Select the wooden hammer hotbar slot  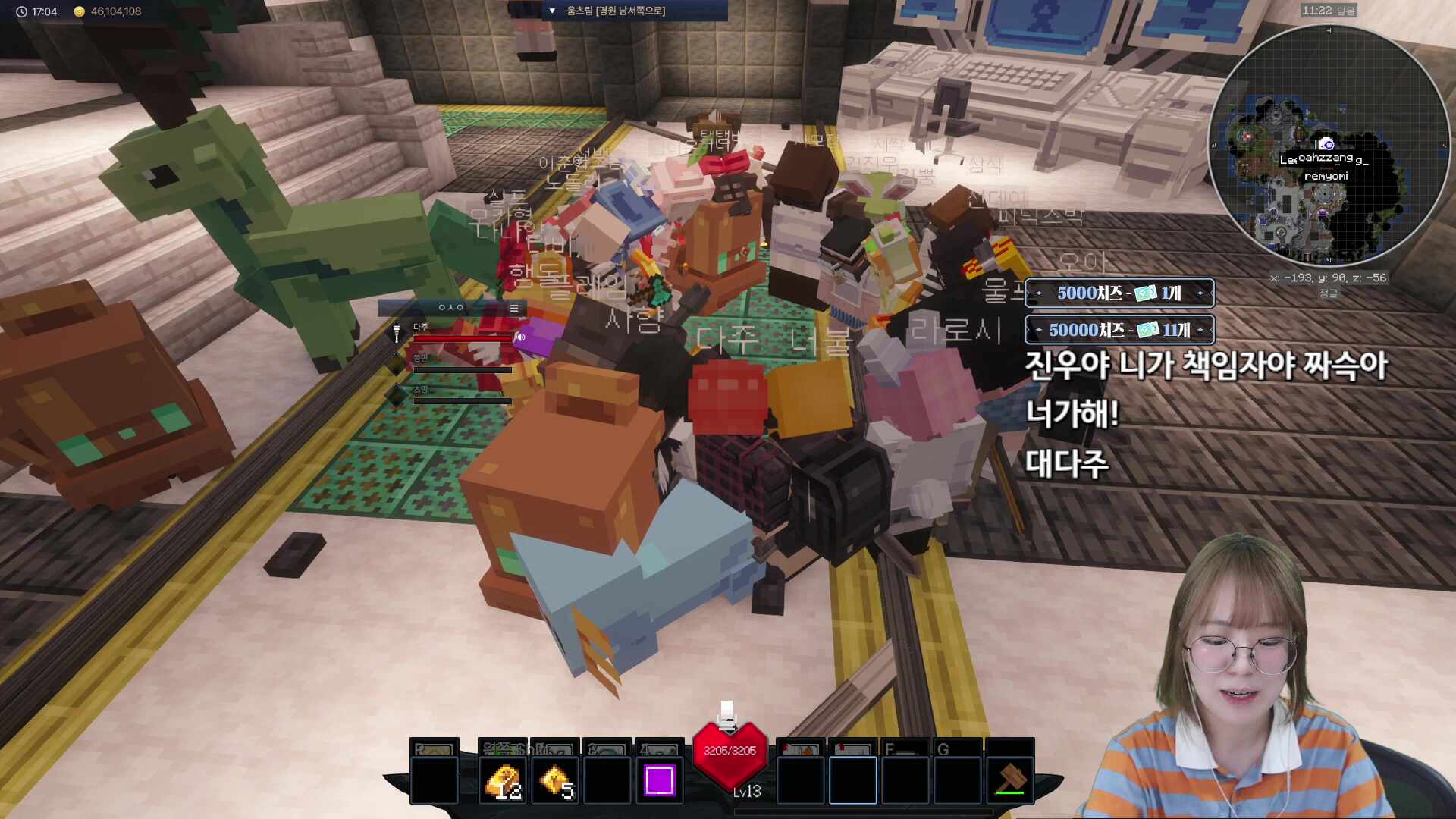point(1010,780)
